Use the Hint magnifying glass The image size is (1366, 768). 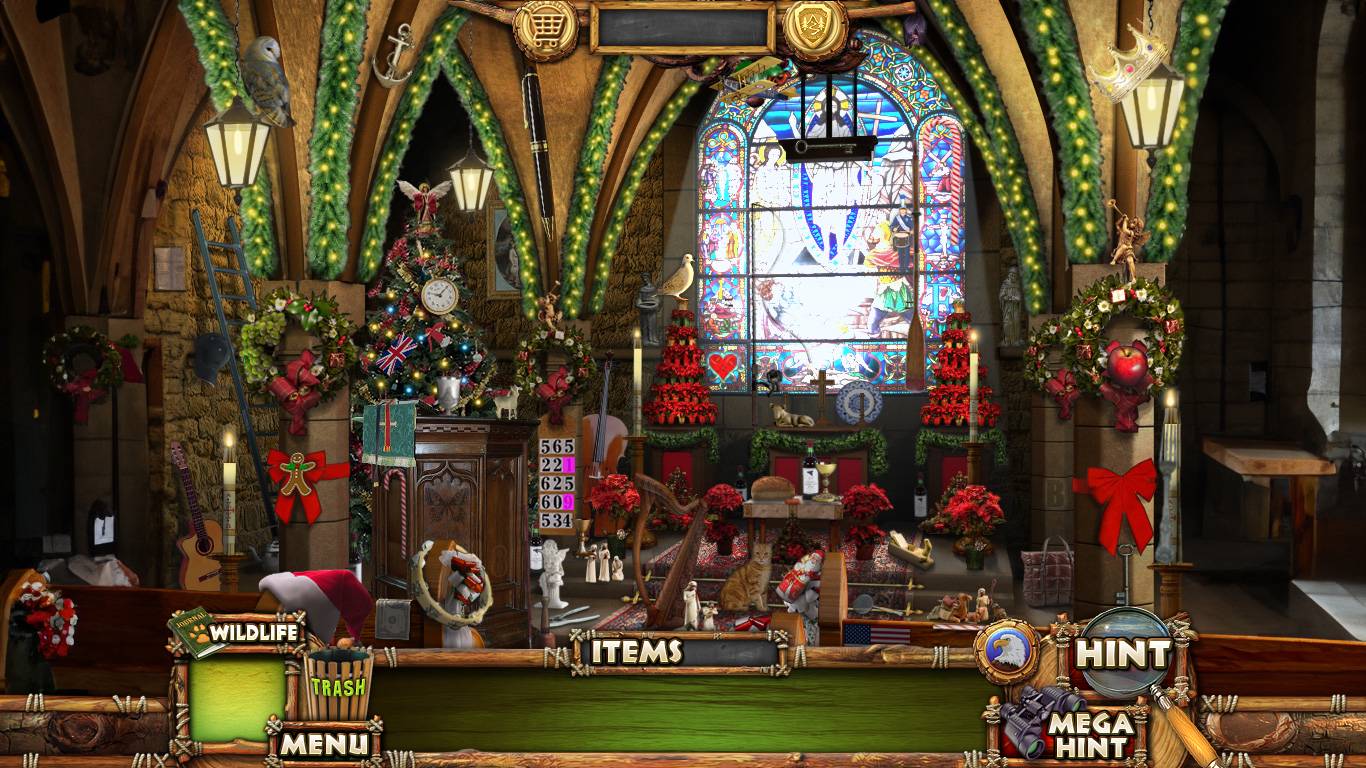(x=1122, y=655)
